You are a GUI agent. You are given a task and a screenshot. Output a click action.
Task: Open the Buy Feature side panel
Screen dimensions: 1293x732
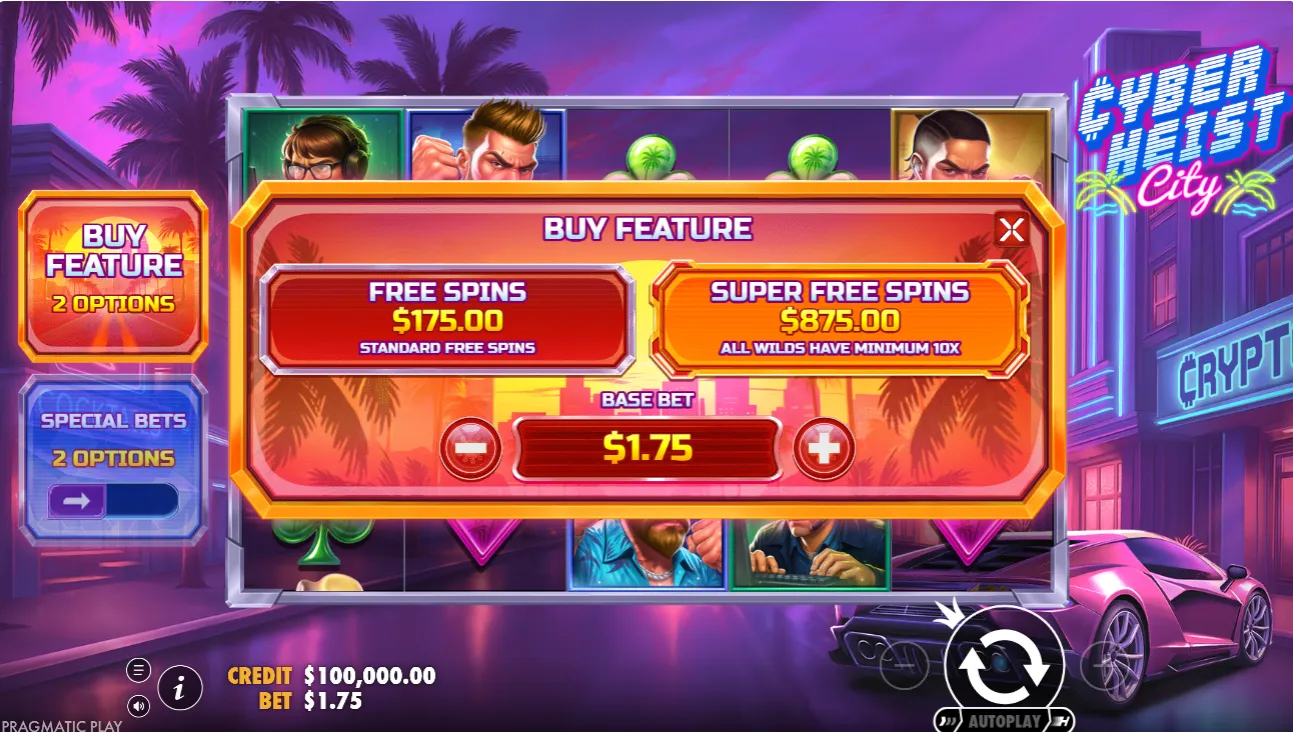click(x=114, y=275)
